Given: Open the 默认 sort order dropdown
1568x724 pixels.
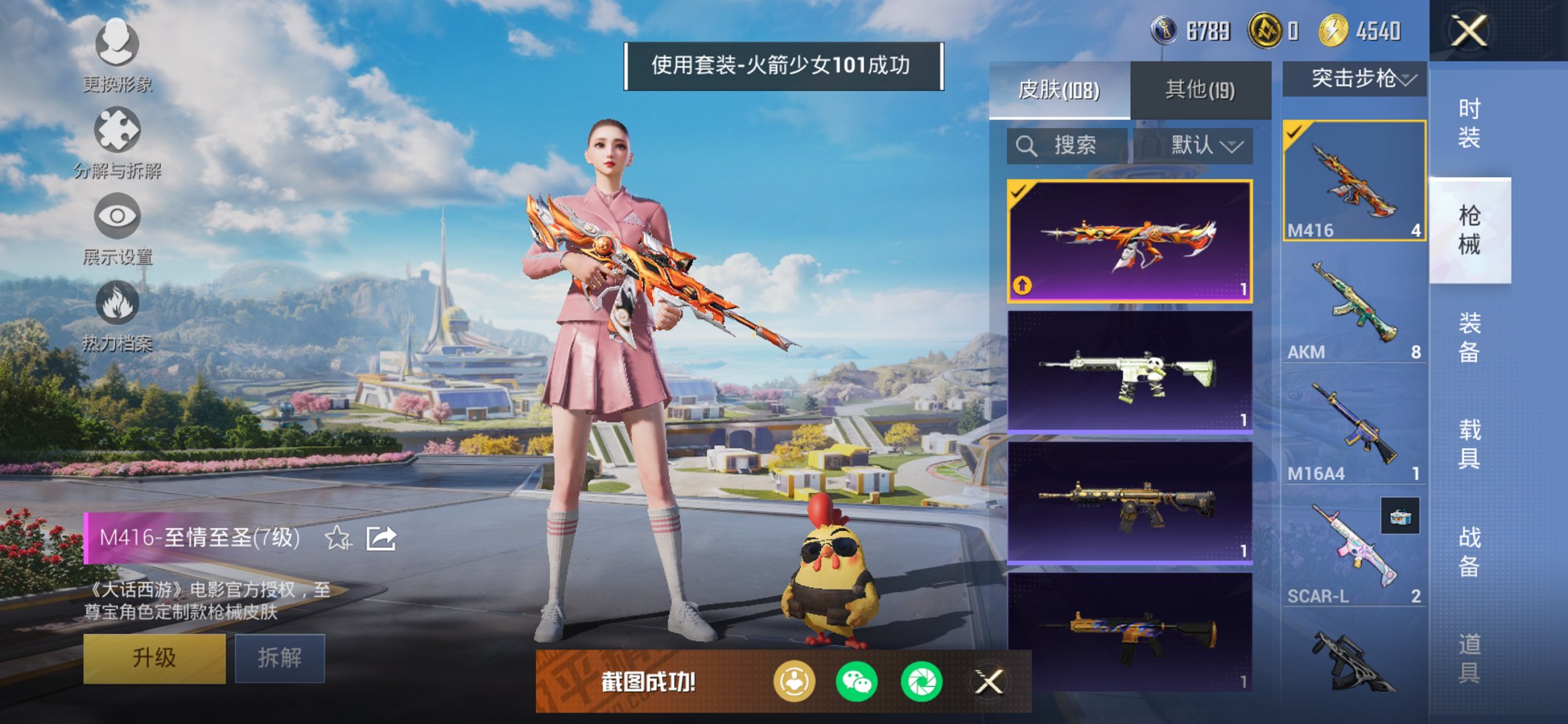Looking at the screenshot, I should pos(1207,145).
